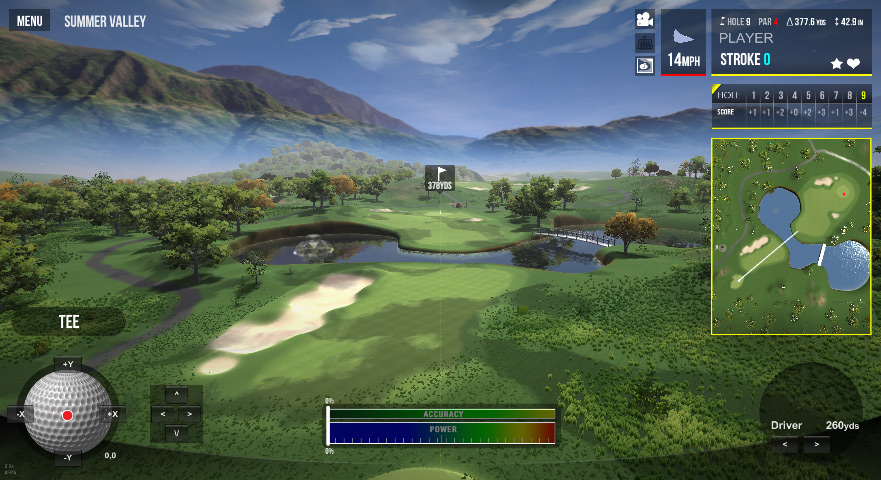Click the video camera view icon
Image resolution: width=881 pixels, height=480 pixels.
[645, 20]
